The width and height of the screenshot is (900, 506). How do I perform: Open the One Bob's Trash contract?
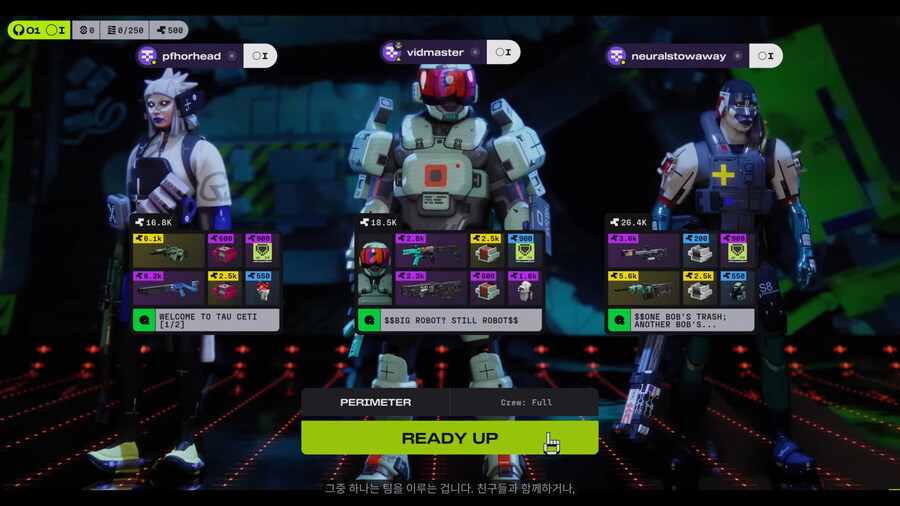[680, 320]
